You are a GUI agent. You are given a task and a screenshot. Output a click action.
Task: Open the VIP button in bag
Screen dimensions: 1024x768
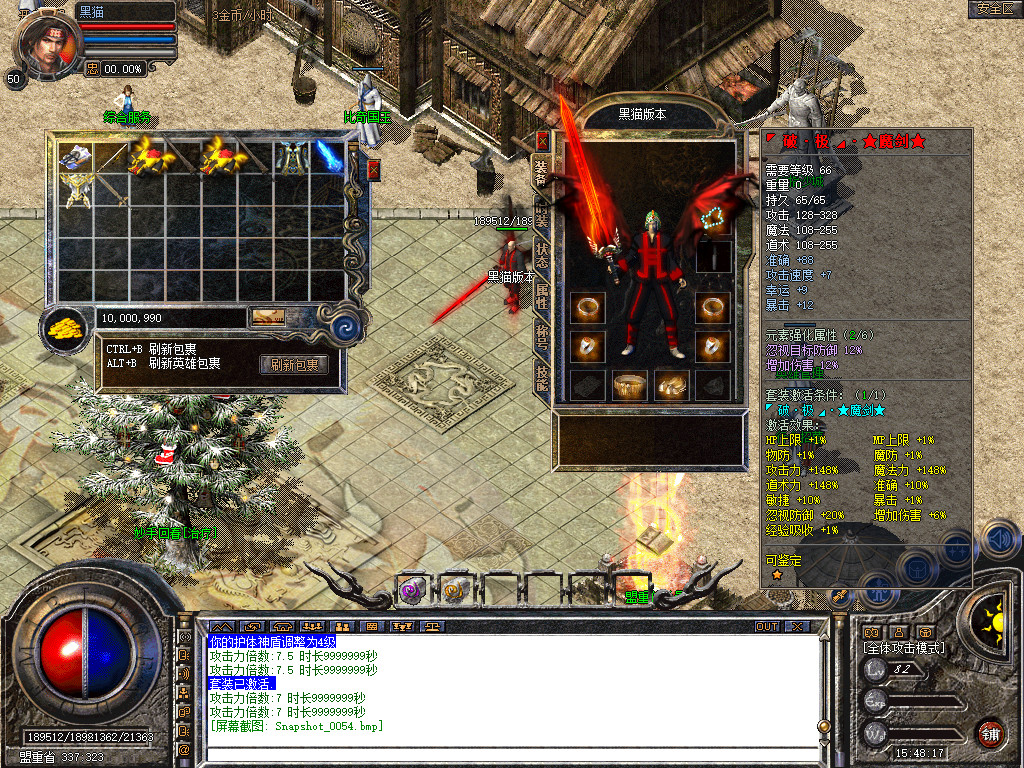pyautogui.click(x=267, y=317)
